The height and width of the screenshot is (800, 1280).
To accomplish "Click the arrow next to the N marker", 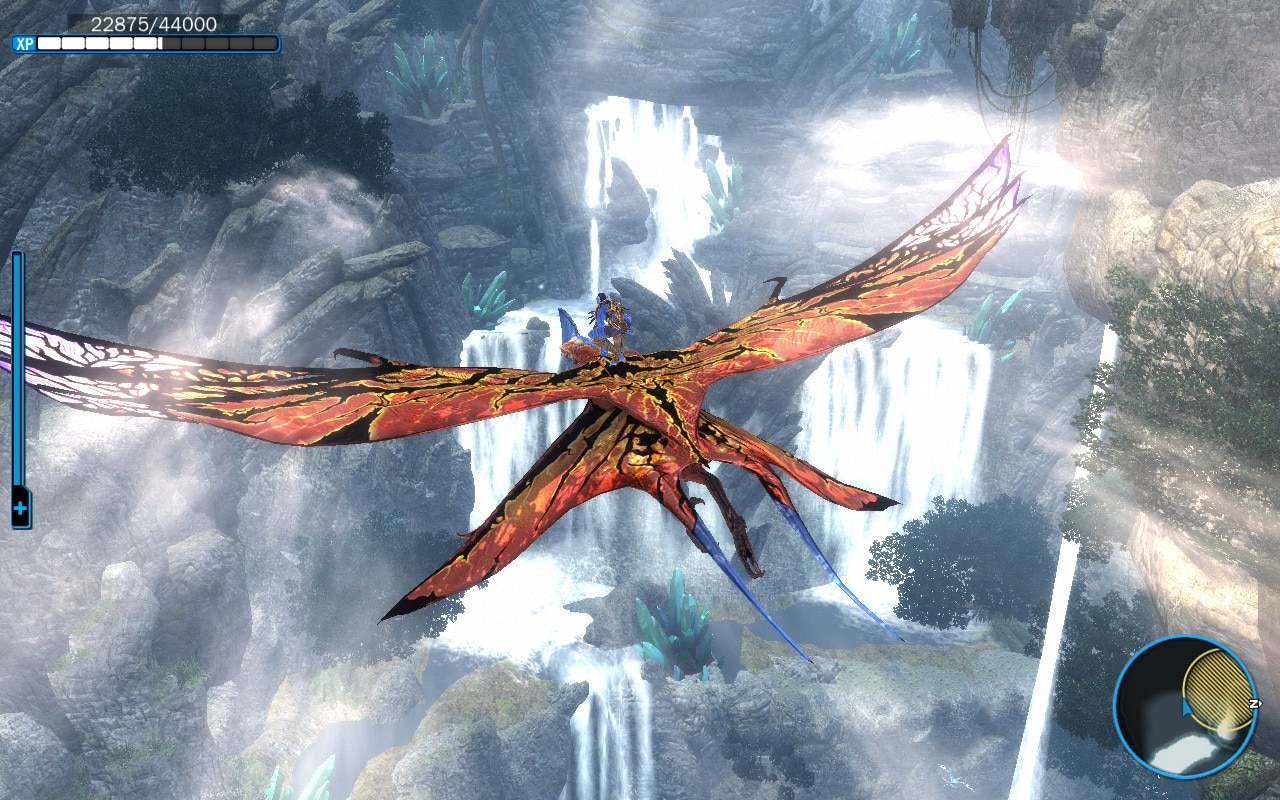I will tap(1260, 703).
